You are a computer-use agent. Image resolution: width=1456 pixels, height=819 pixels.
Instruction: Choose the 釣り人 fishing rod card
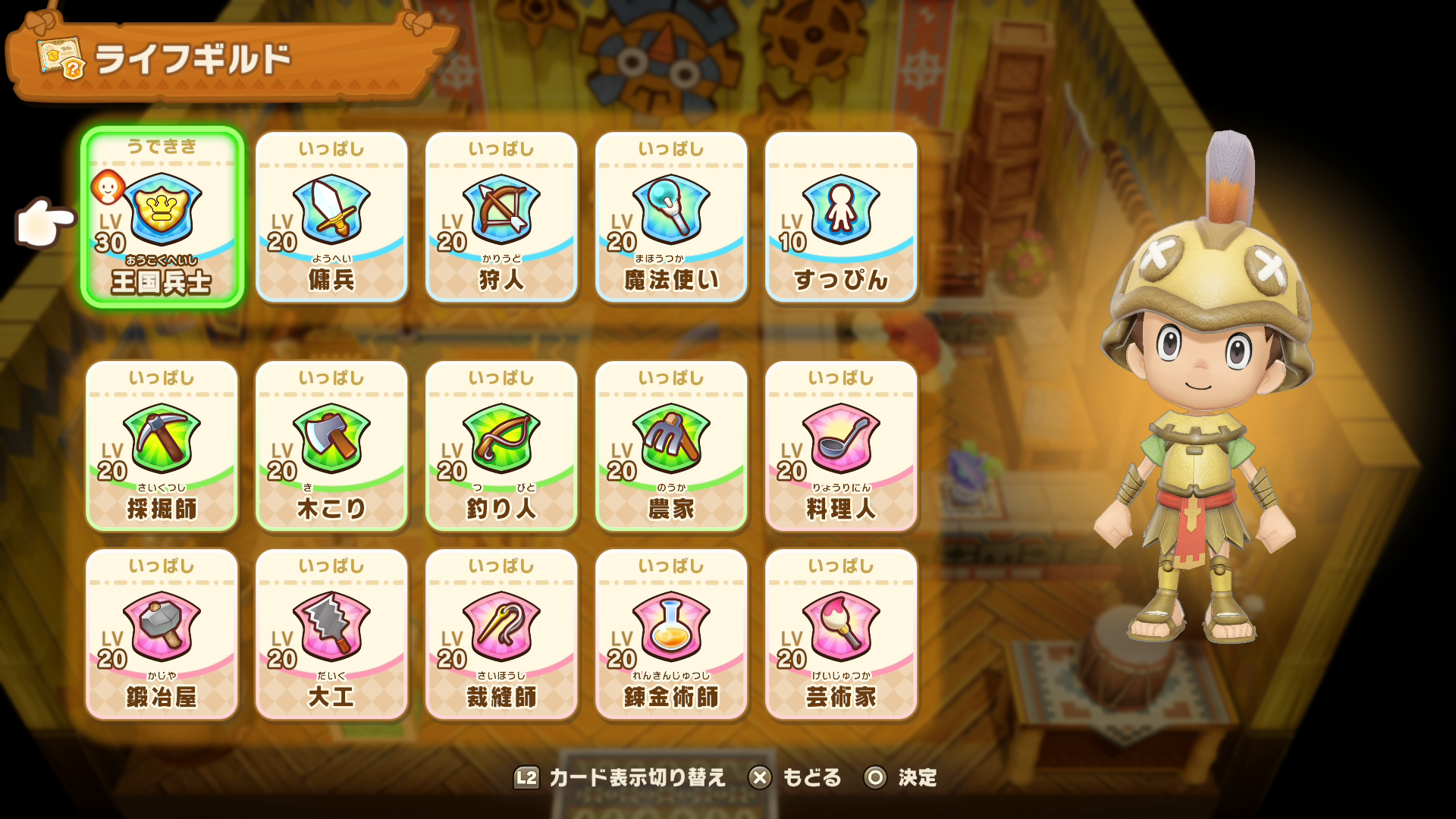[x=501, y=446]
